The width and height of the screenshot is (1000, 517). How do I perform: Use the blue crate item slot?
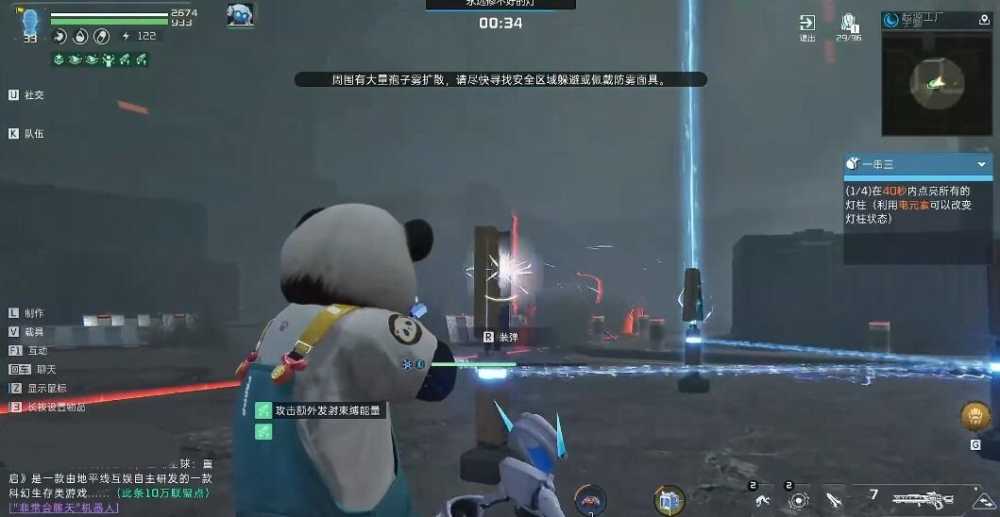coord(668,499)
